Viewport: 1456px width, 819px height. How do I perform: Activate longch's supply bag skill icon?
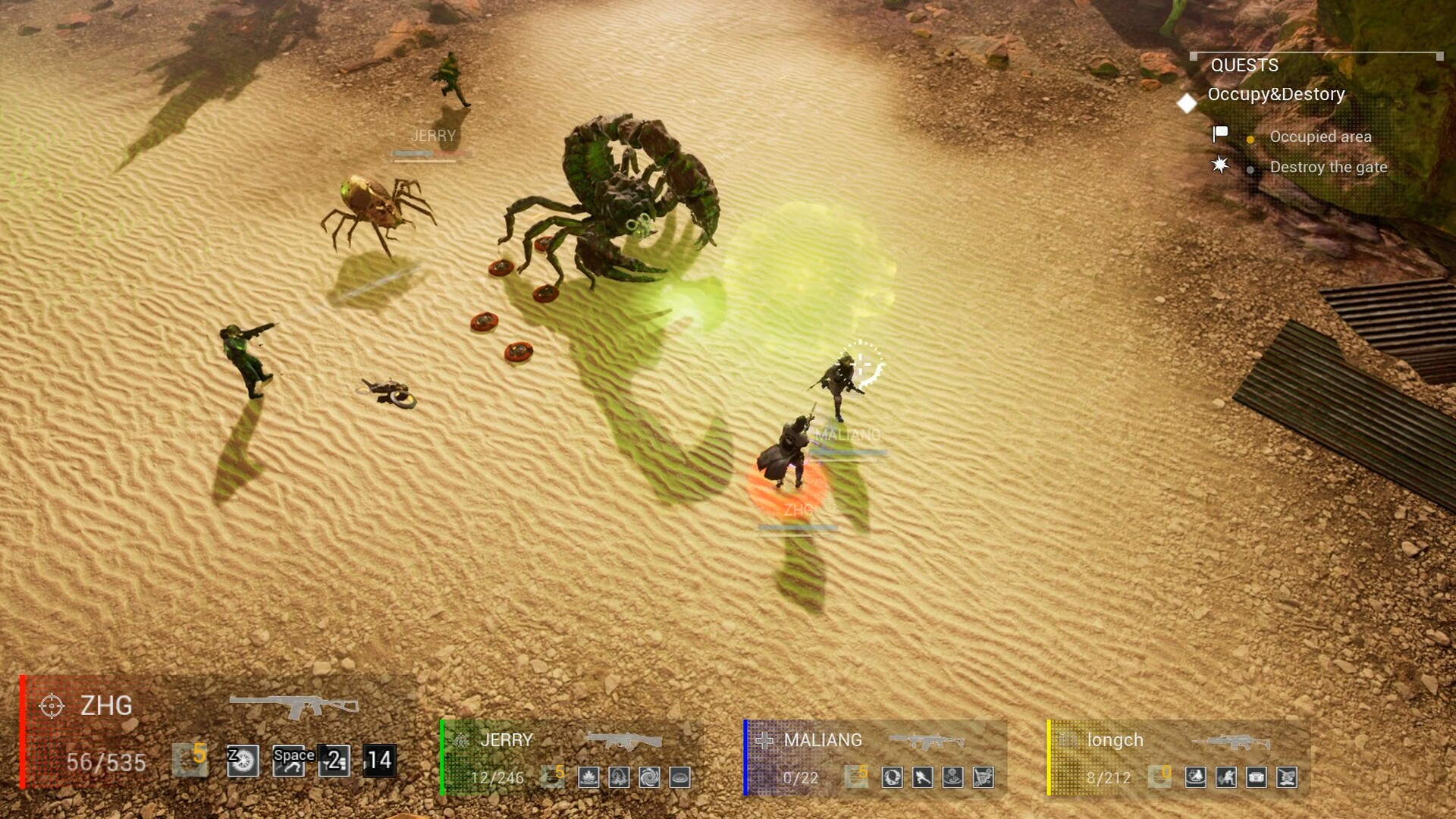(x=1257, y=777)
